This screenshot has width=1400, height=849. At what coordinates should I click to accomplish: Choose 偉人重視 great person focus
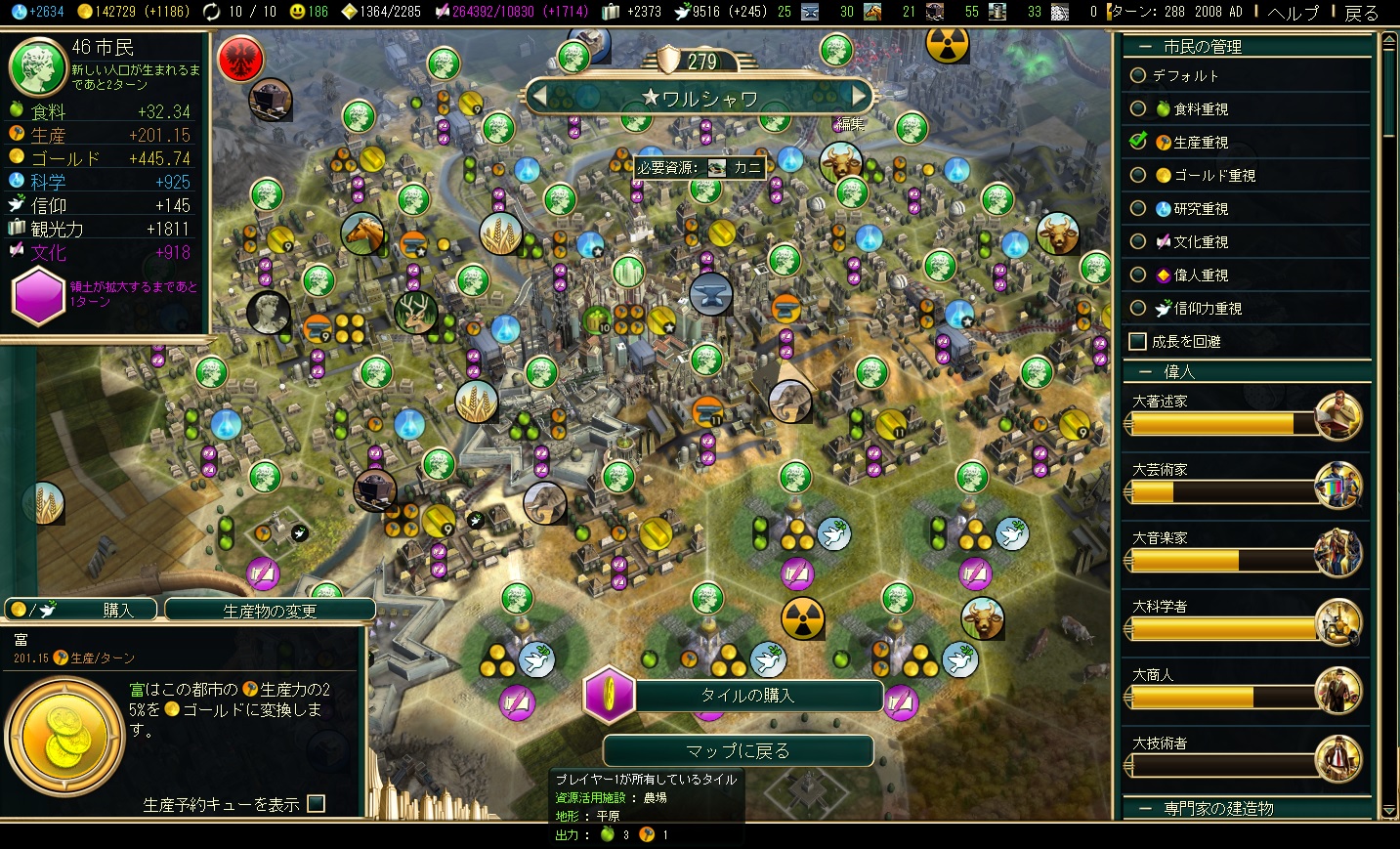[x=1138, y=275]
